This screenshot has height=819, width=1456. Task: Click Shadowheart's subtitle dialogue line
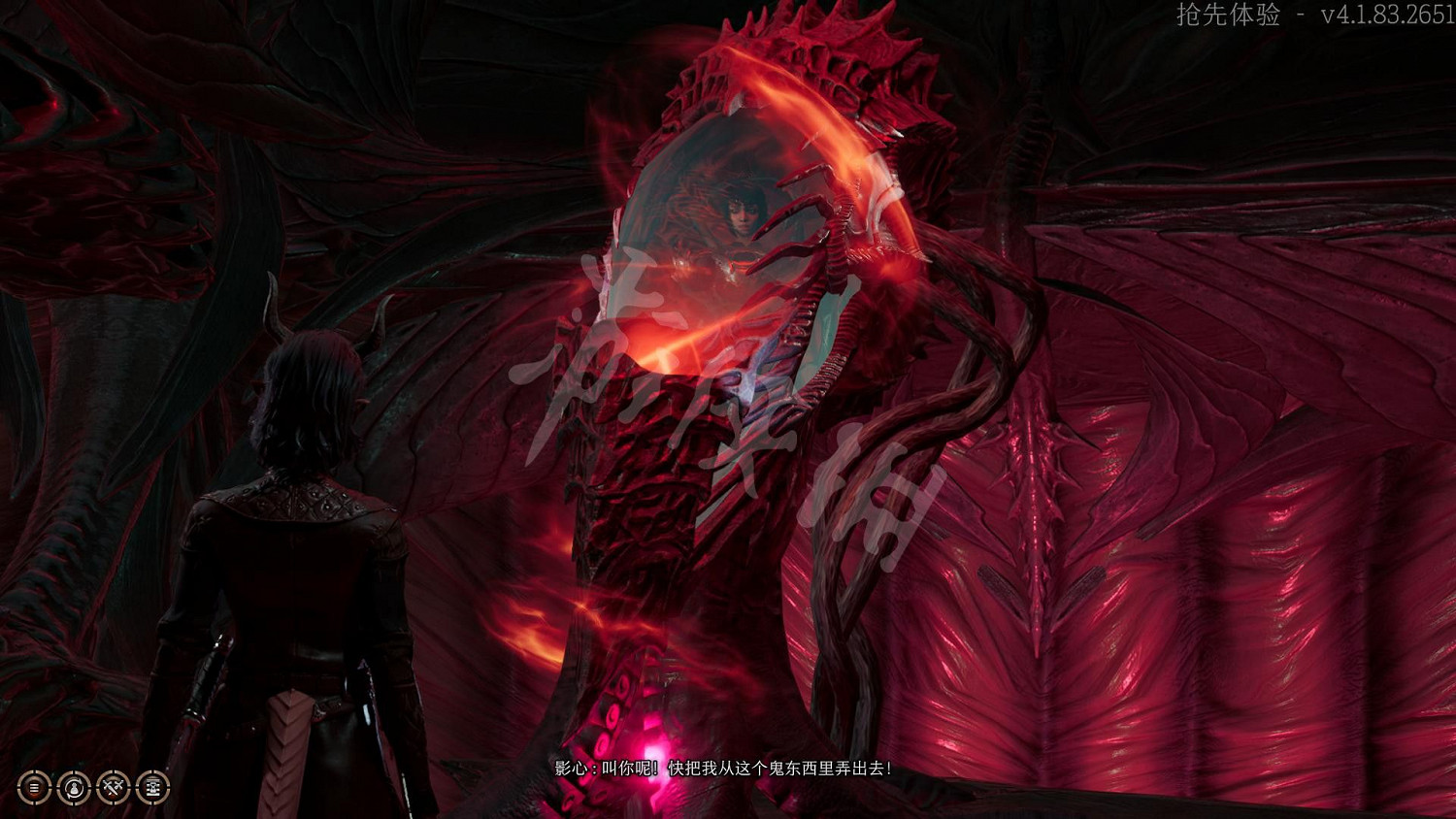point(723,767)
